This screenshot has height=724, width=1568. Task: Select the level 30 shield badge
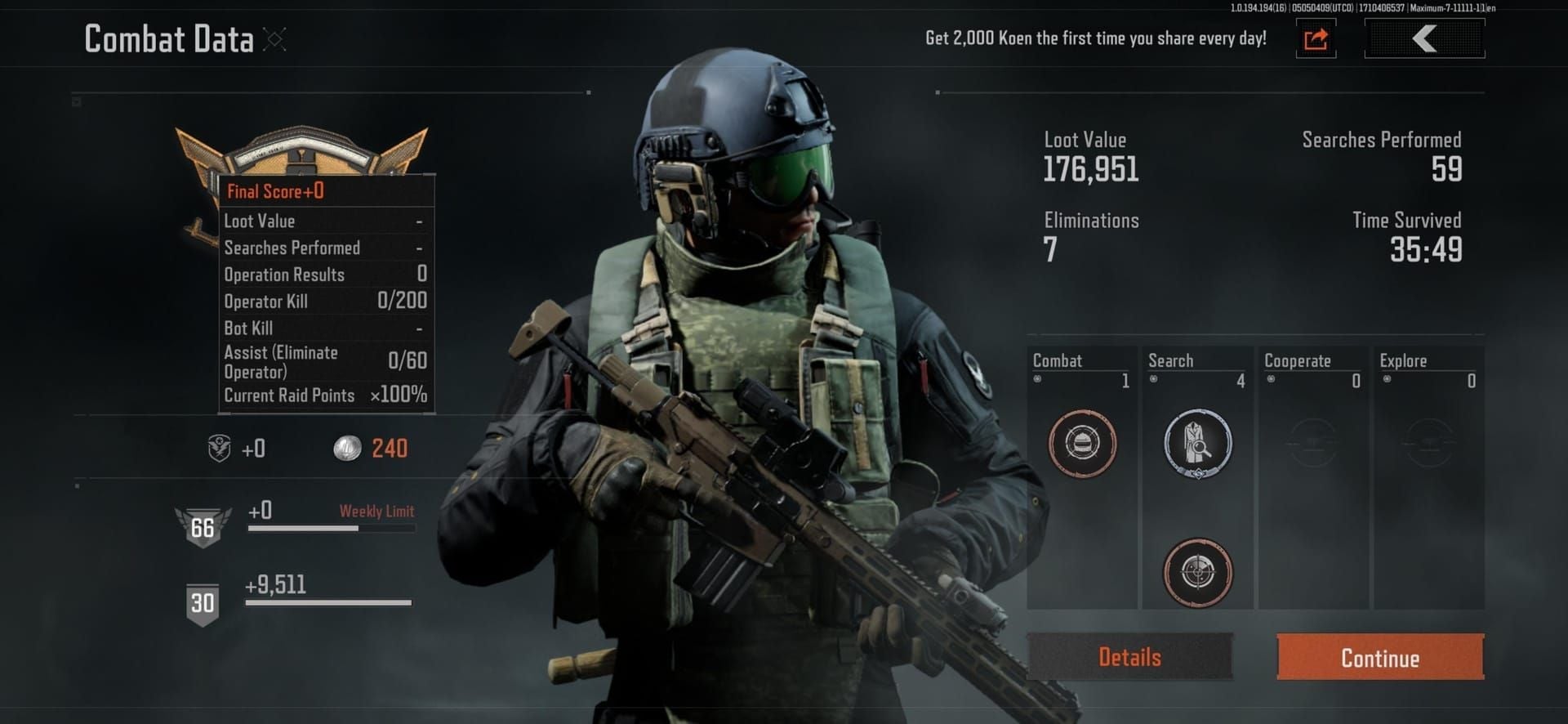pyautogui.click(x=203, y=603)
